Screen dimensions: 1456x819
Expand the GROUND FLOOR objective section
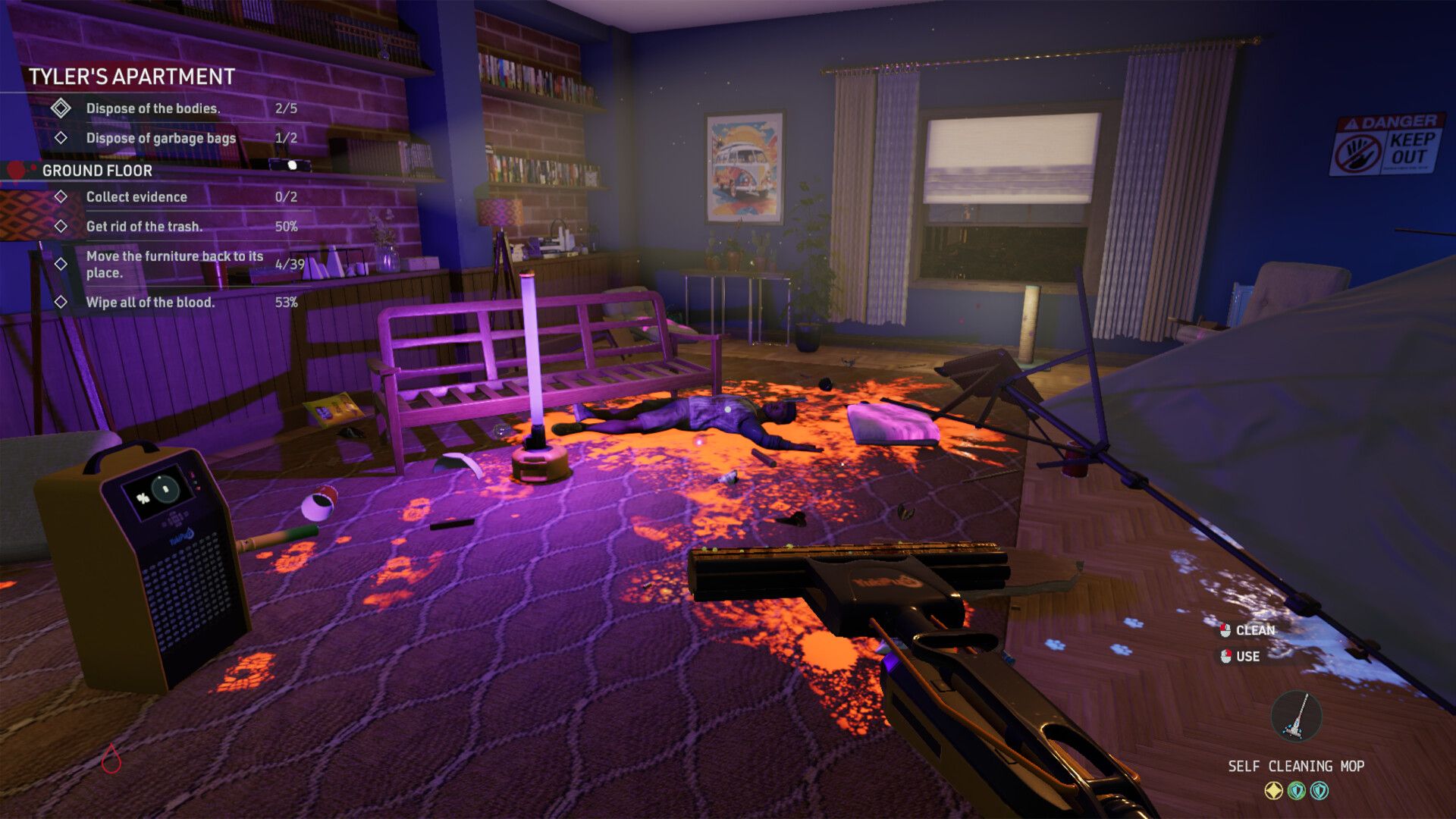(99, 171)
